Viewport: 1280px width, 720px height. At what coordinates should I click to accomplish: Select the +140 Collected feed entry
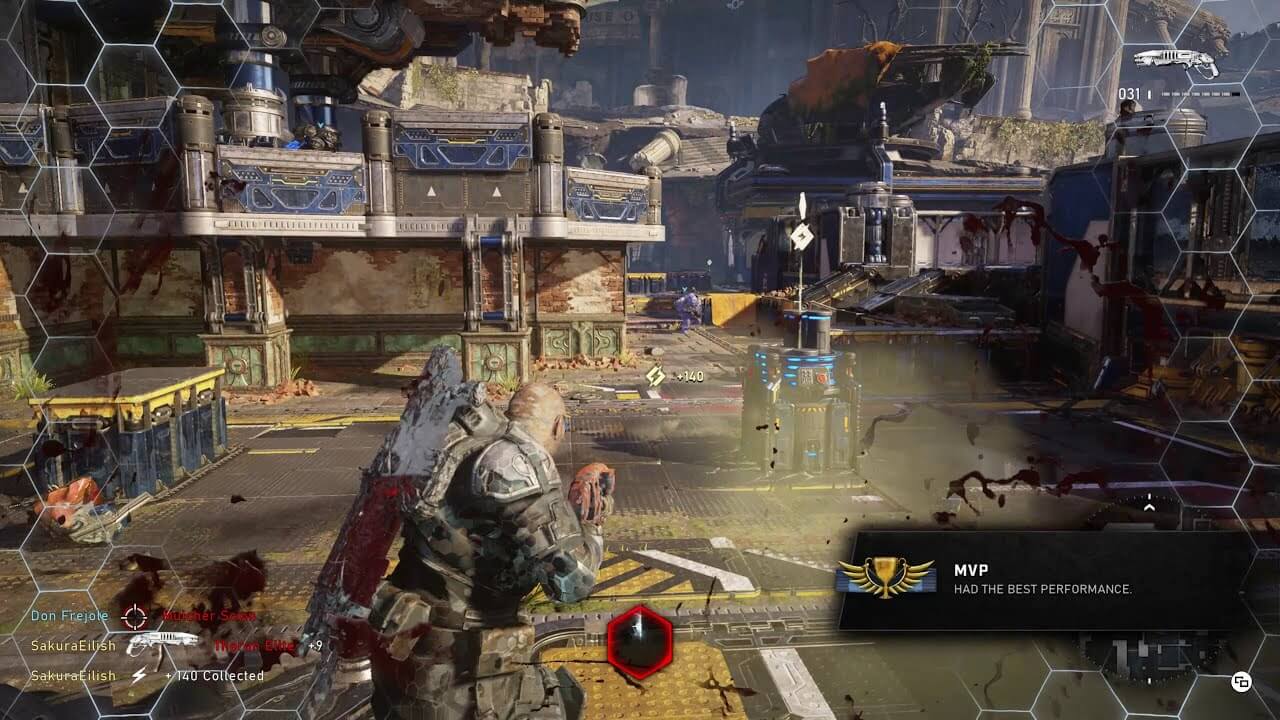[x=148, y=676]
